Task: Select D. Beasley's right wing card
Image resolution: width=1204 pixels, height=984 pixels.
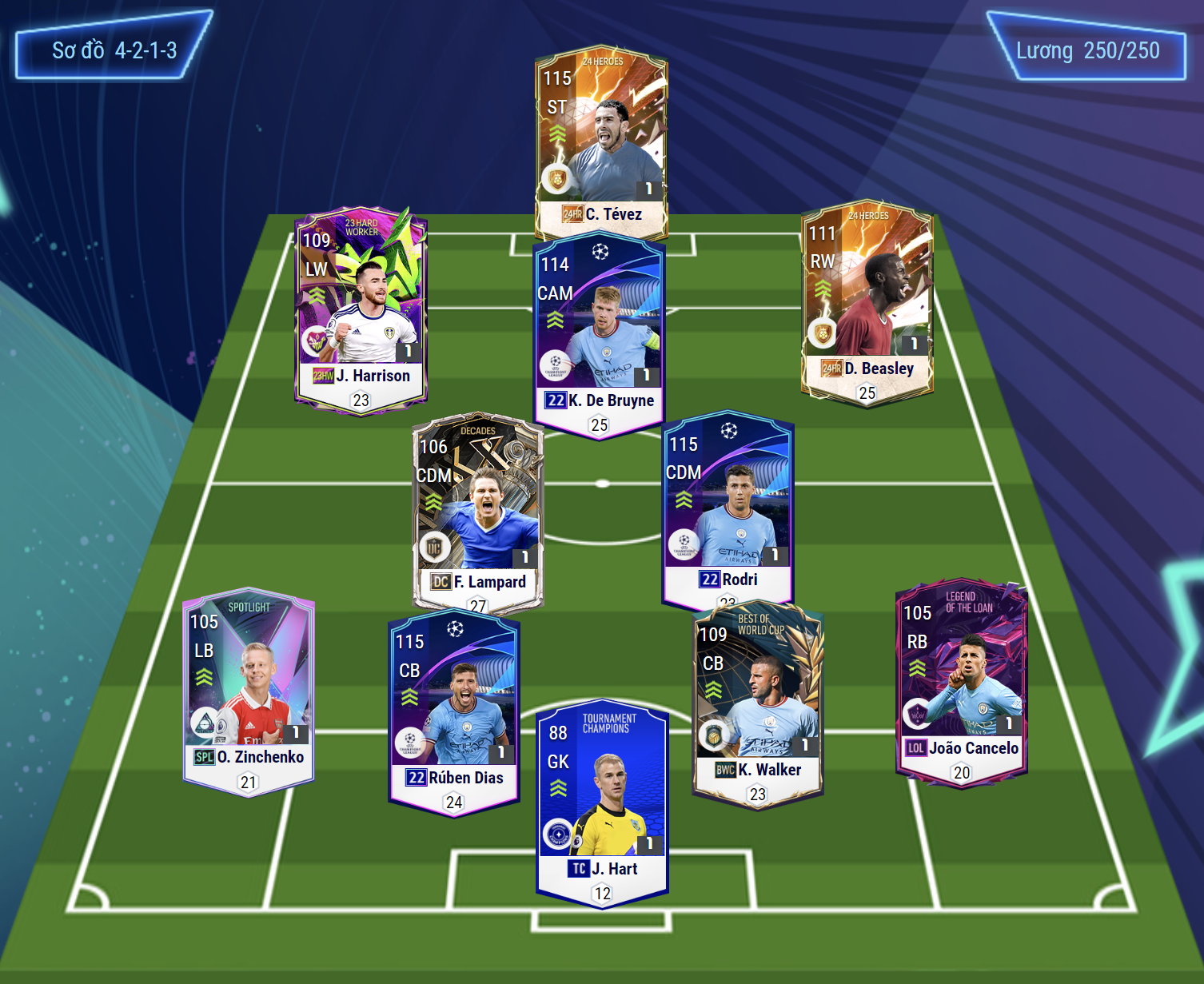Action: (x=867, y=300)
